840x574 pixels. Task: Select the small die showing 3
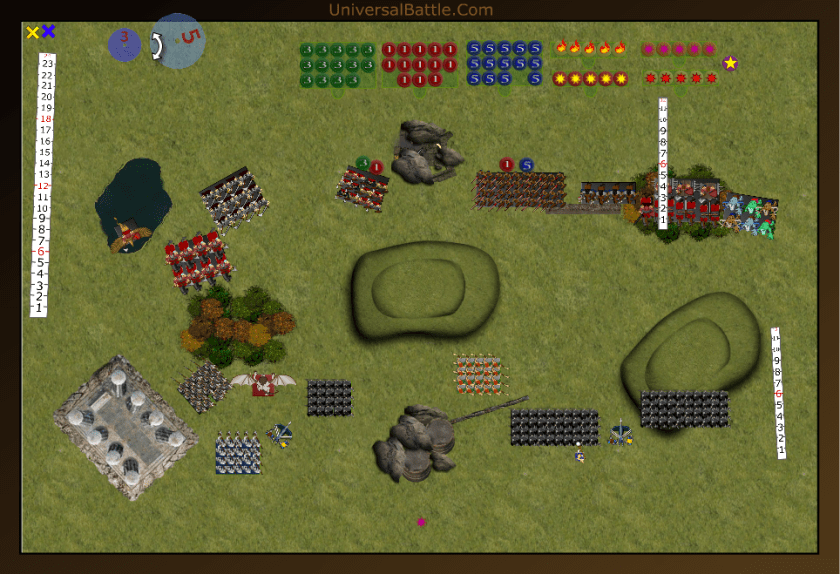(x=124, y=43)
